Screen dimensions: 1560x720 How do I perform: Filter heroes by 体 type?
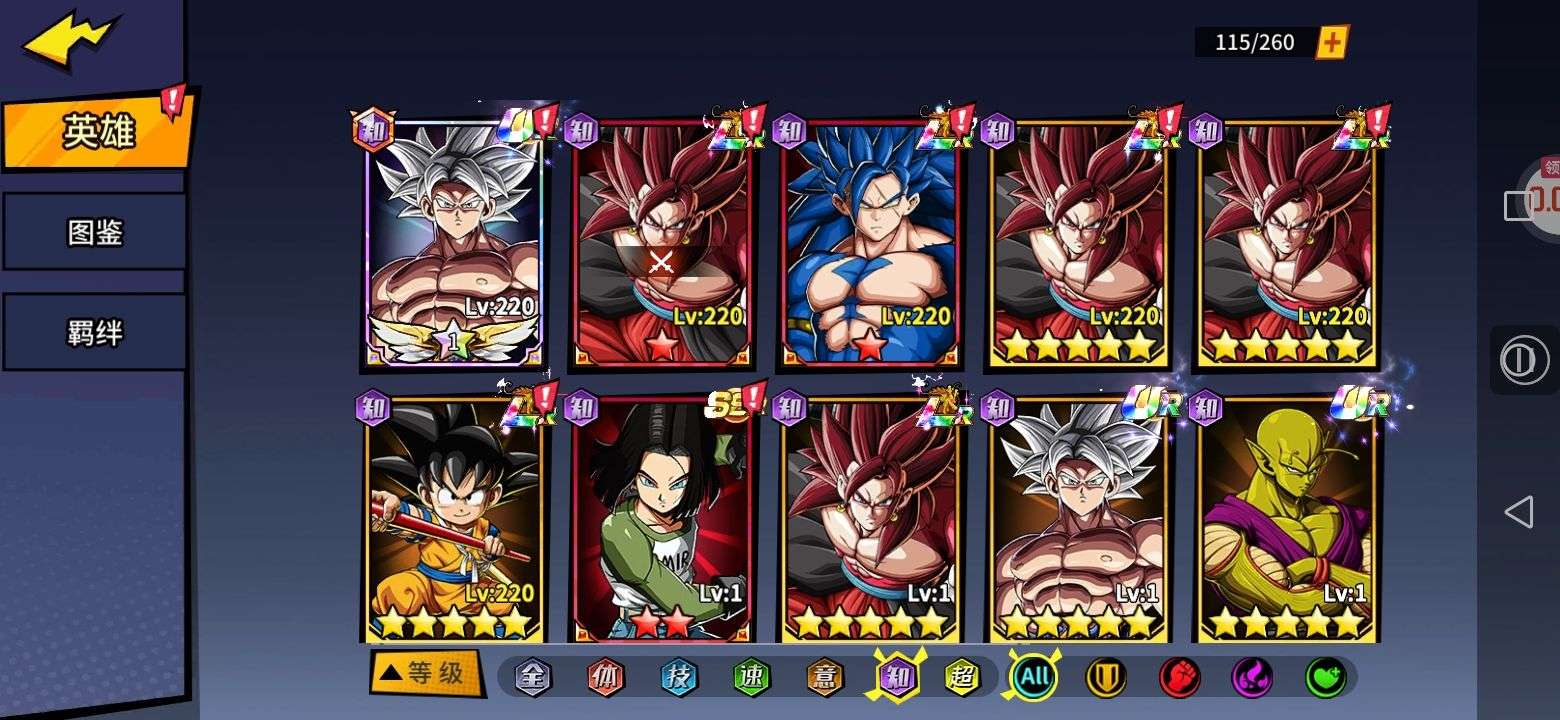(x=606, y=677)
